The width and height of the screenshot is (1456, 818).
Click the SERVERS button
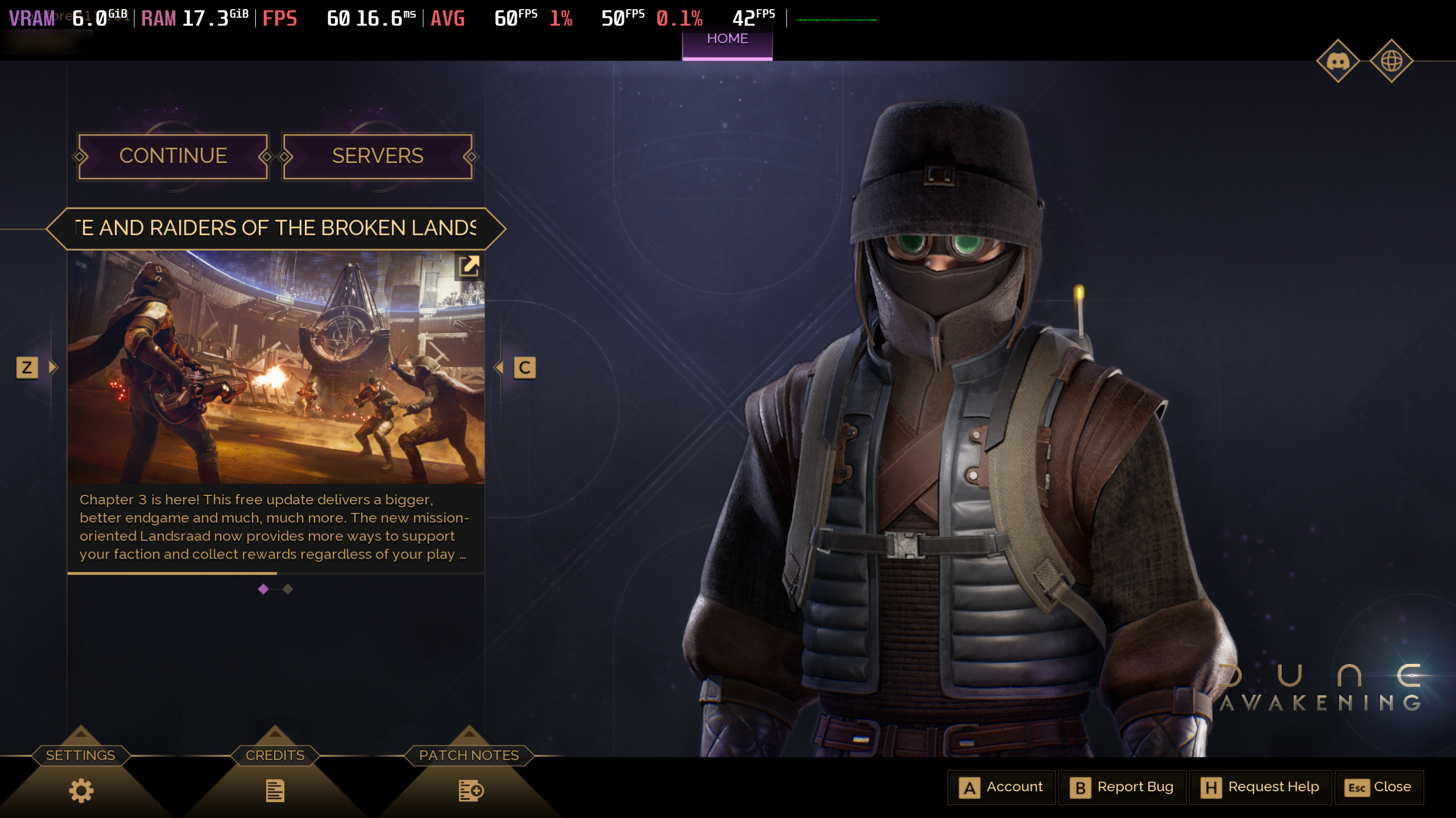(x=378, y=156)
